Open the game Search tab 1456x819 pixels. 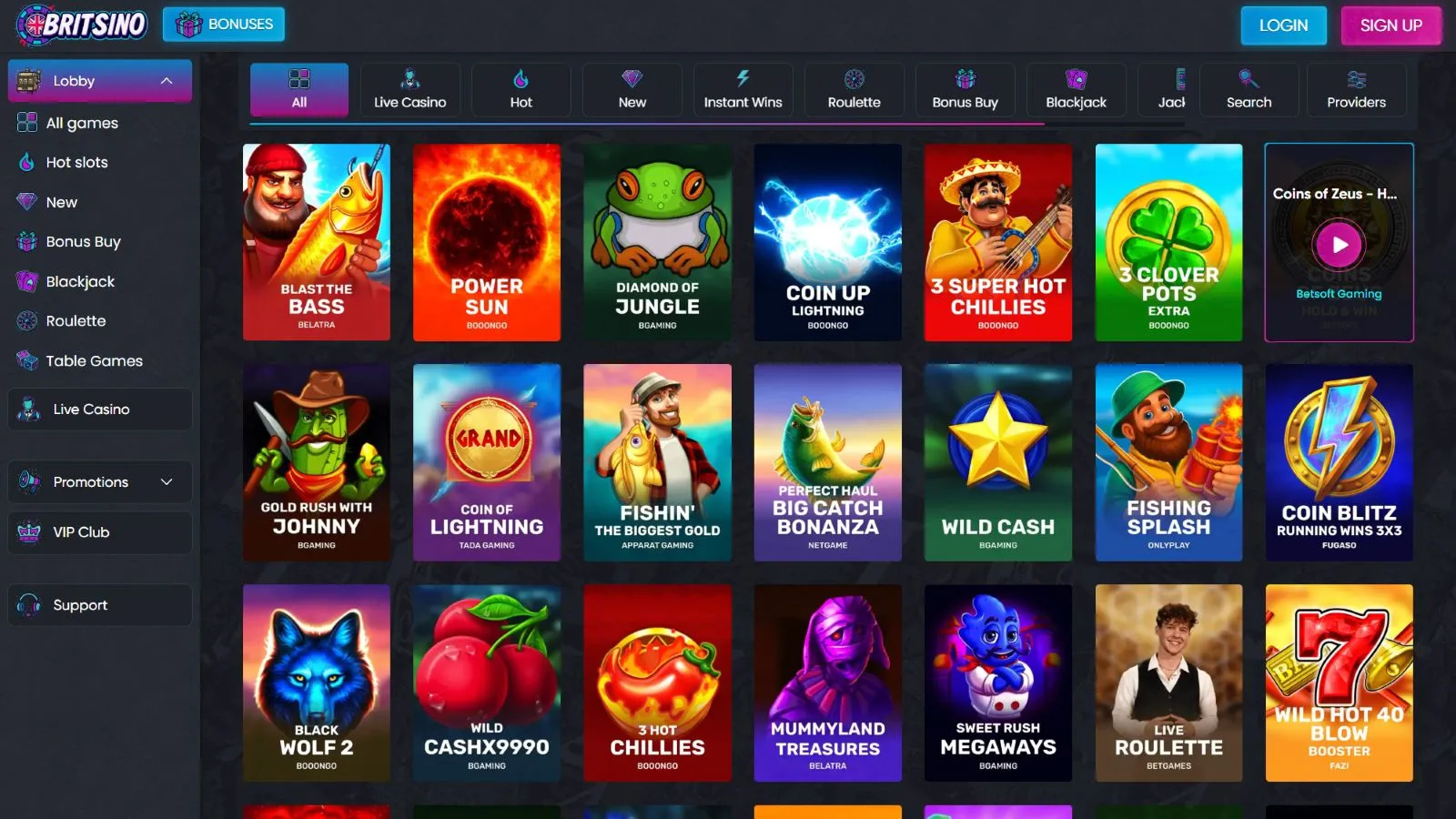pos(1249,89)
